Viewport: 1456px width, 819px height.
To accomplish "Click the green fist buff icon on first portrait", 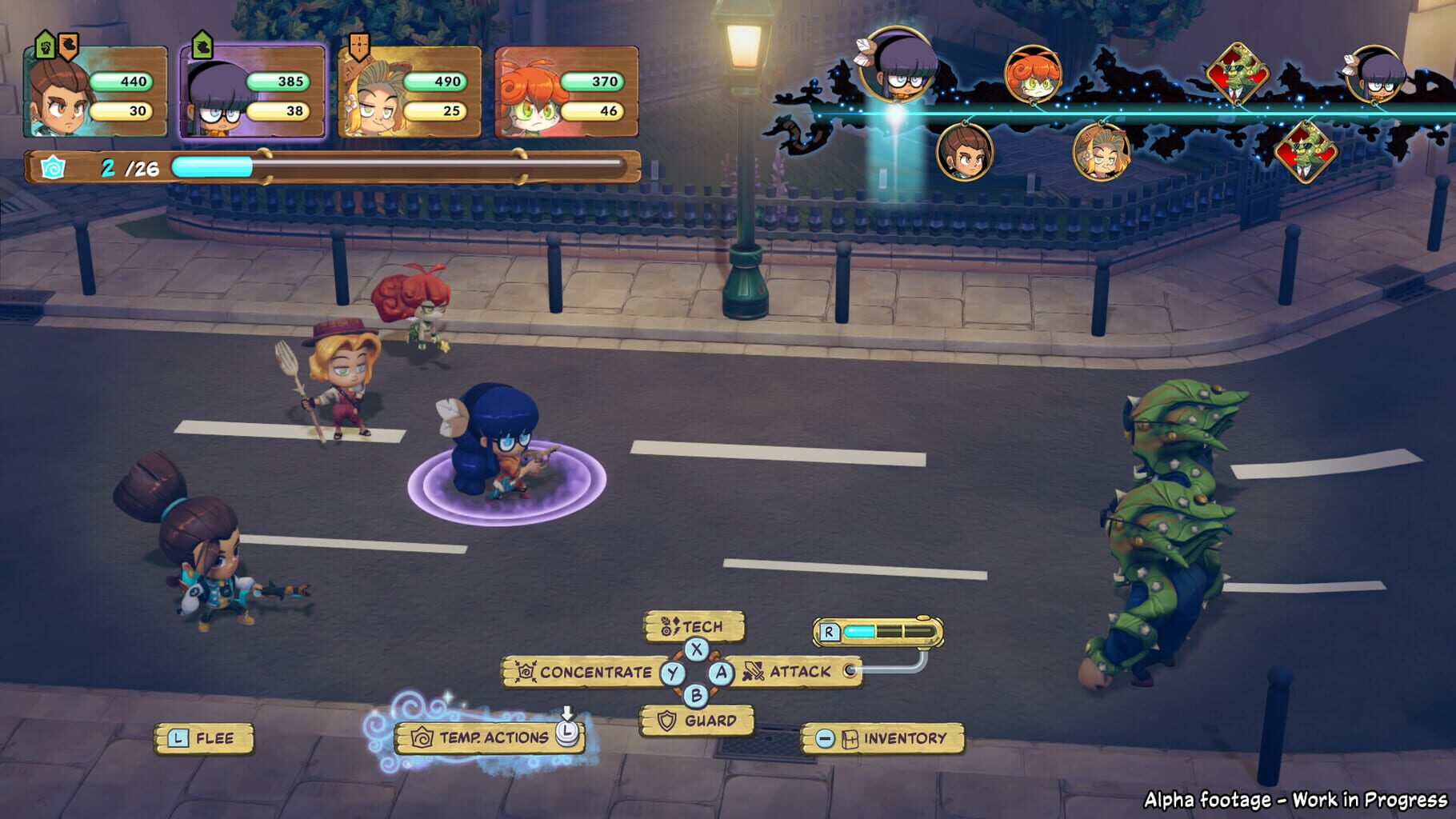I will (x=46, y=47).
